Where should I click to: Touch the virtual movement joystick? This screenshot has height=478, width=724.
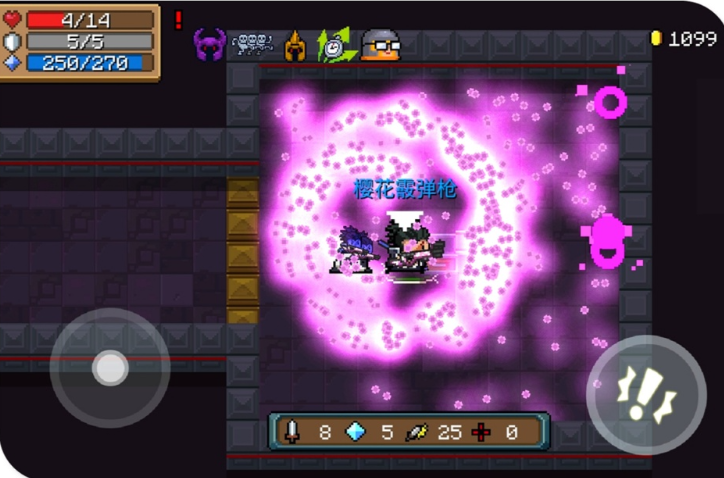point(109,368)
